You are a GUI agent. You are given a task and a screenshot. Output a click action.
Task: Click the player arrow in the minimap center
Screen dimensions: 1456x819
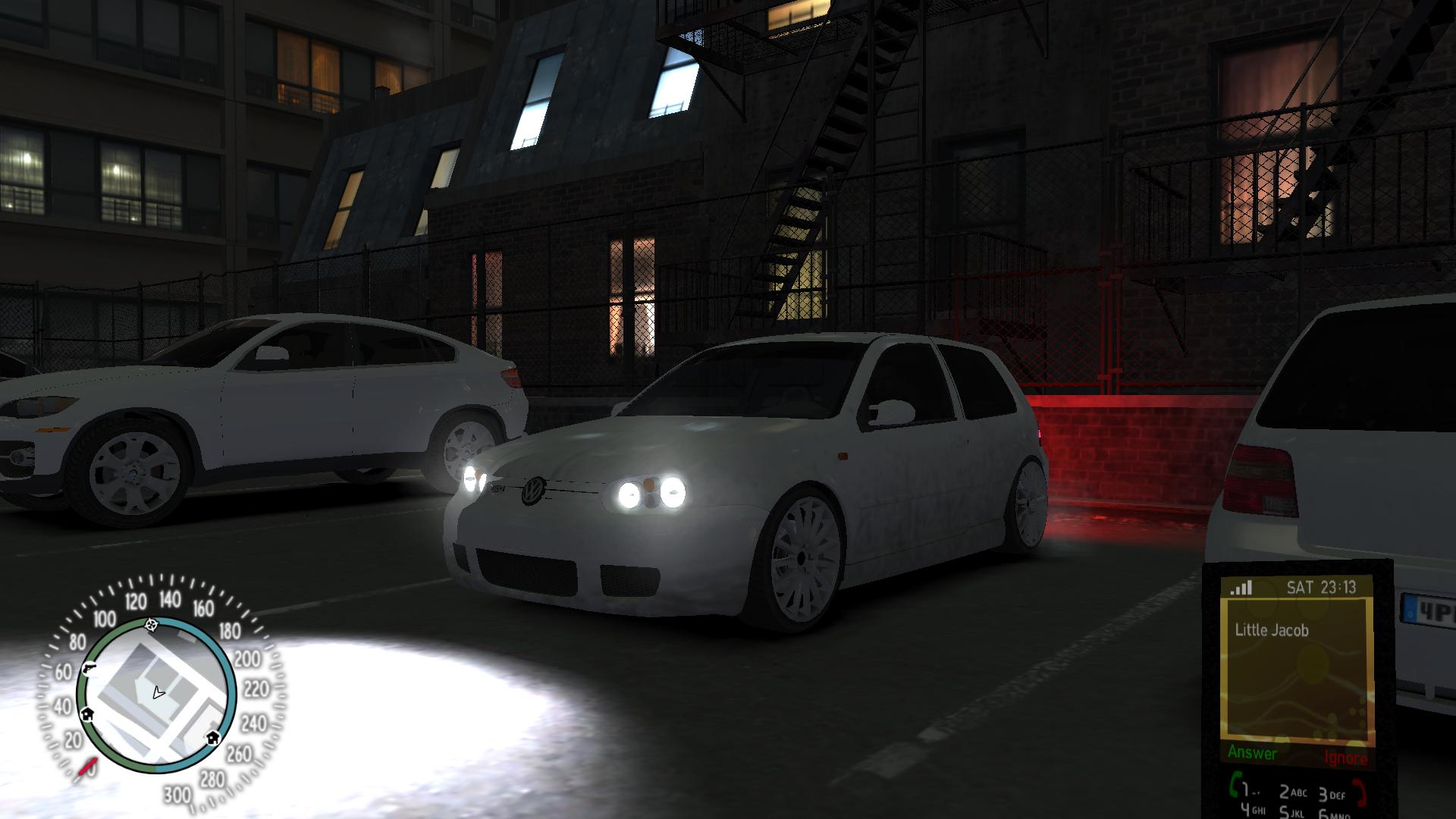(158, 693)
